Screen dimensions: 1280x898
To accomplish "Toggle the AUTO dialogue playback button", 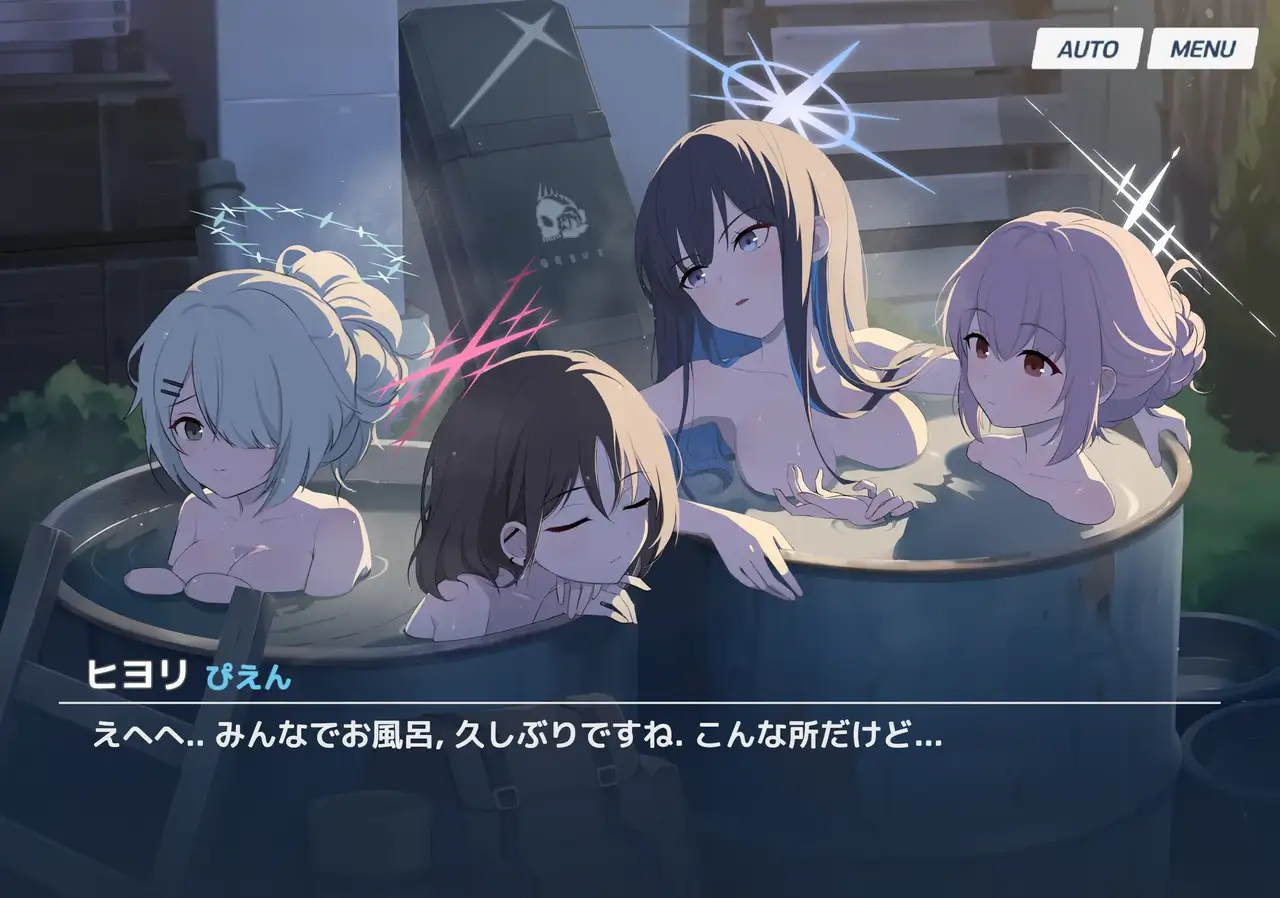I will coord(1087,49).
